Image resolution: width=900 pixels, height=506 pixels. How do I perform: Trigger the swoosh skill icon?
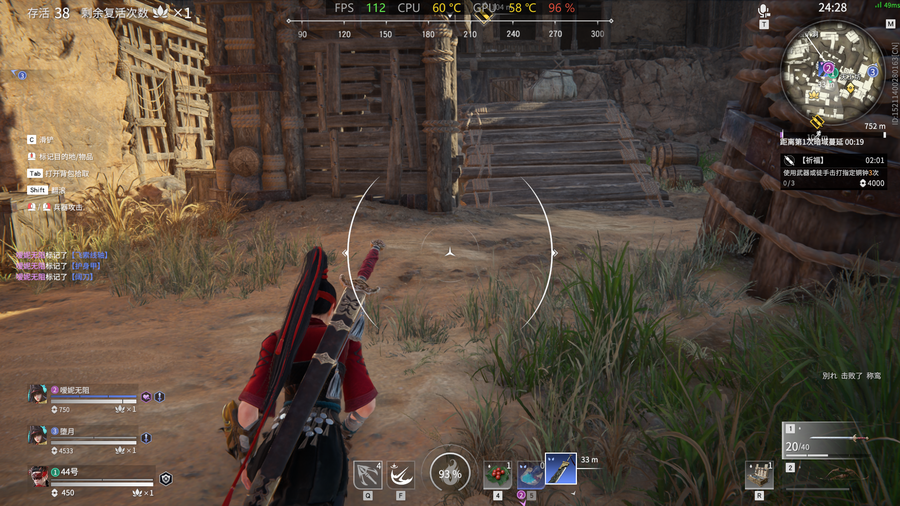[402, 473]
